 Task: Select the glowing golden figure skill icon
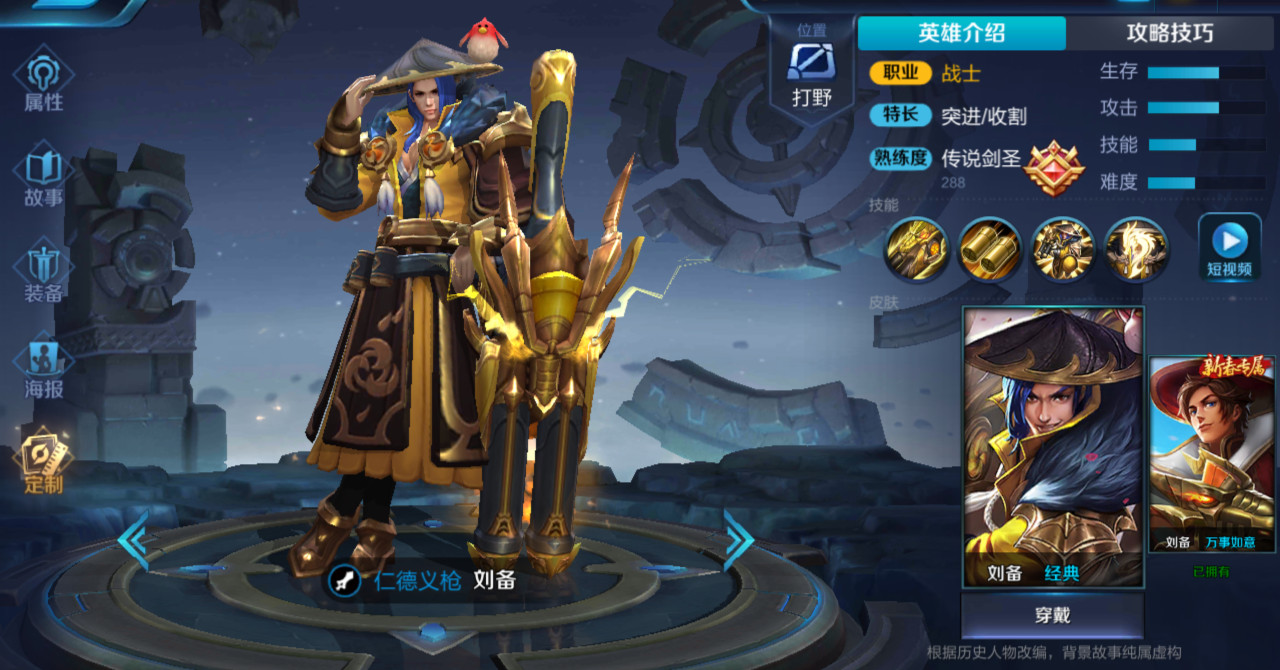coord(1136,250)
